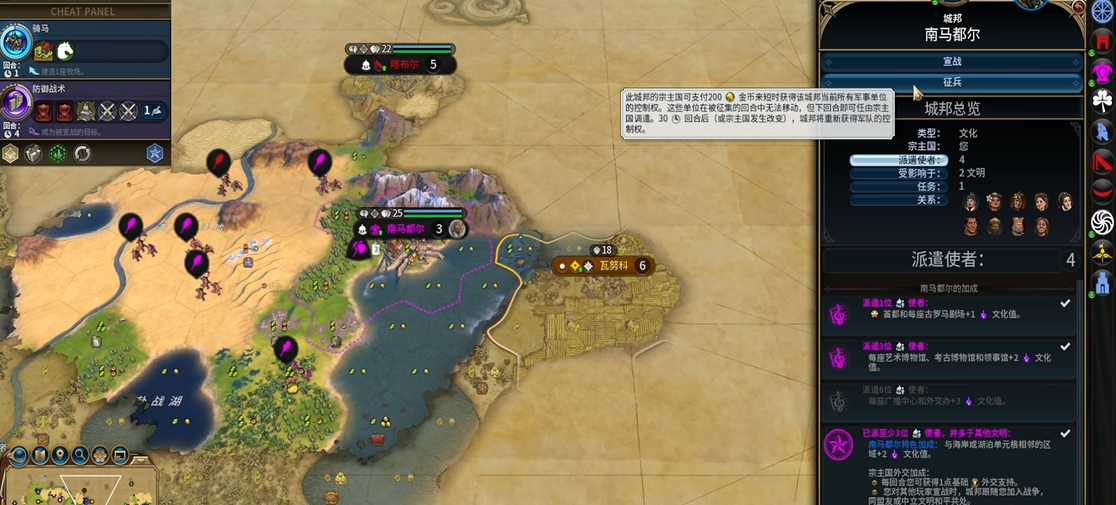This screenshot has height=505, width=1116.
Task: Click the circular refresh arrows icon
Action: [x=83, y=153]
